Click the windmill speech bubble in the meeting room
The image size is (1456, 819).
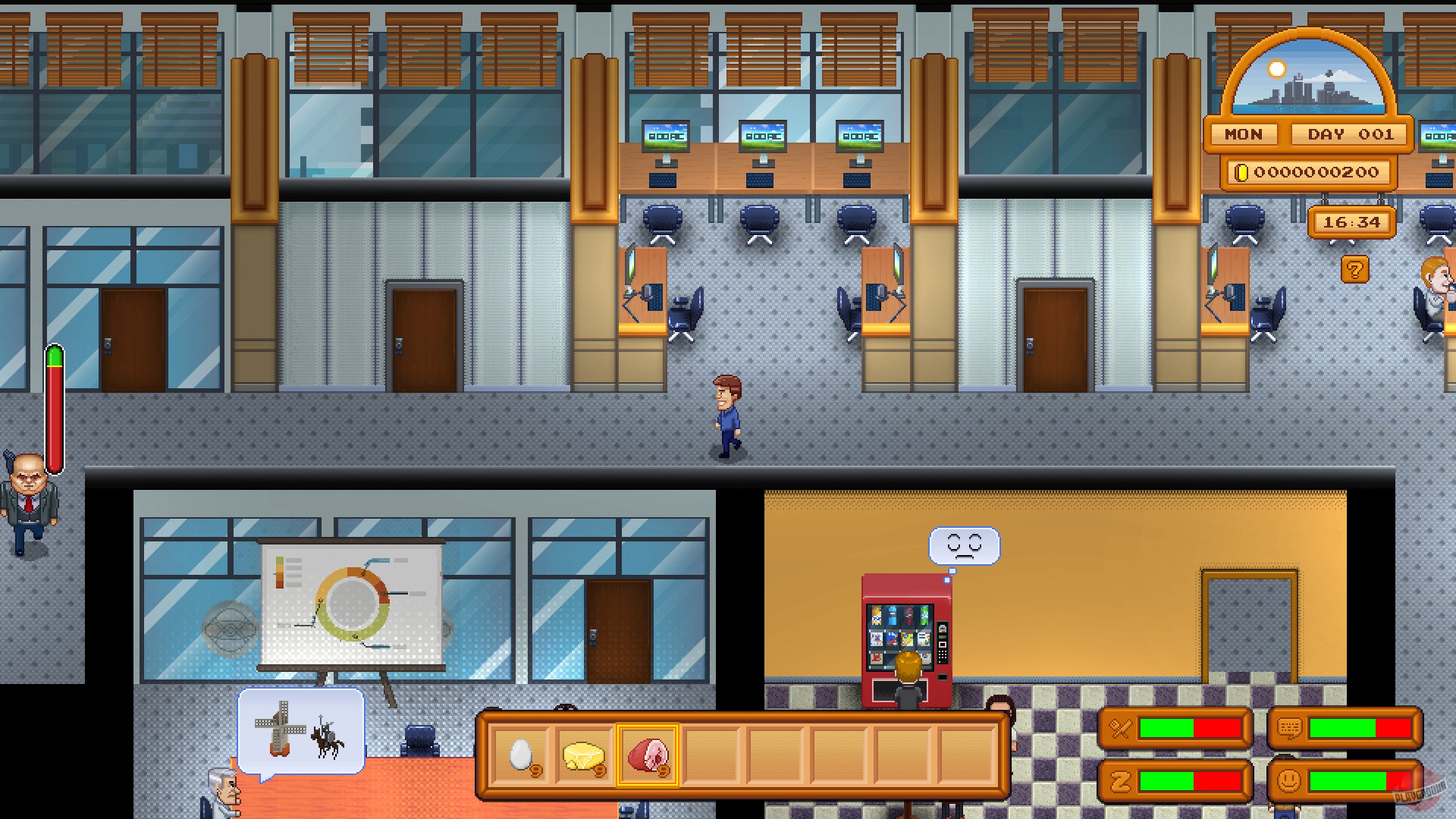tap(302, 730)
